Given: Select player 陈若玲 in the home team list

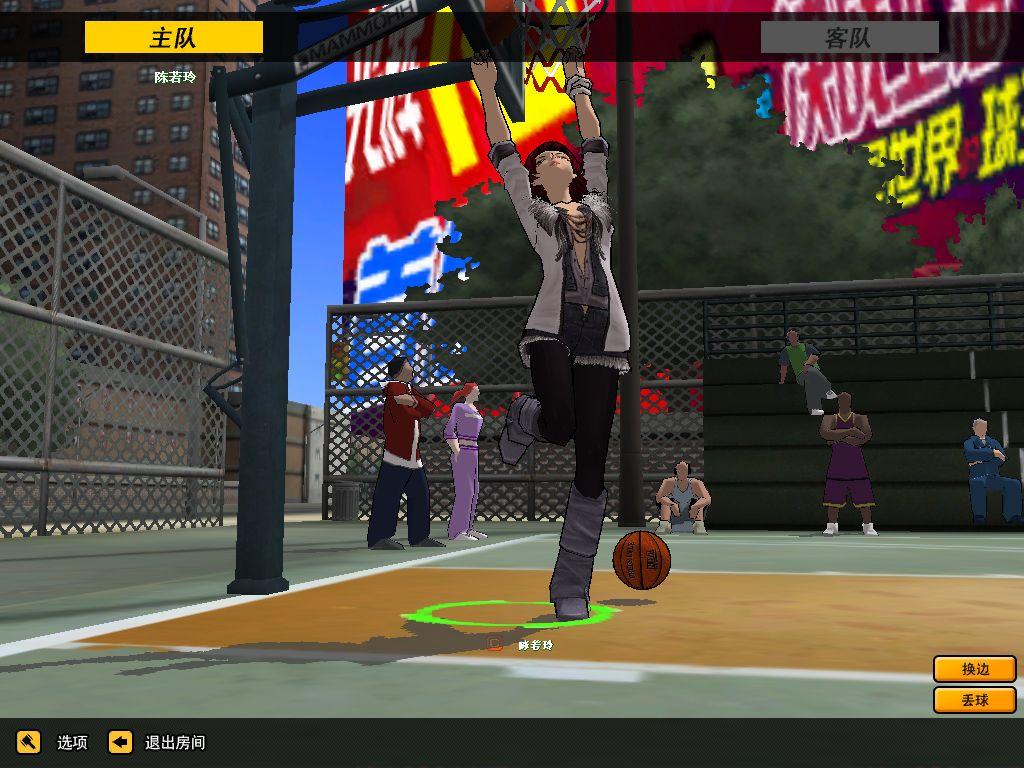Looking at the screenshot, I should point(175,76).
